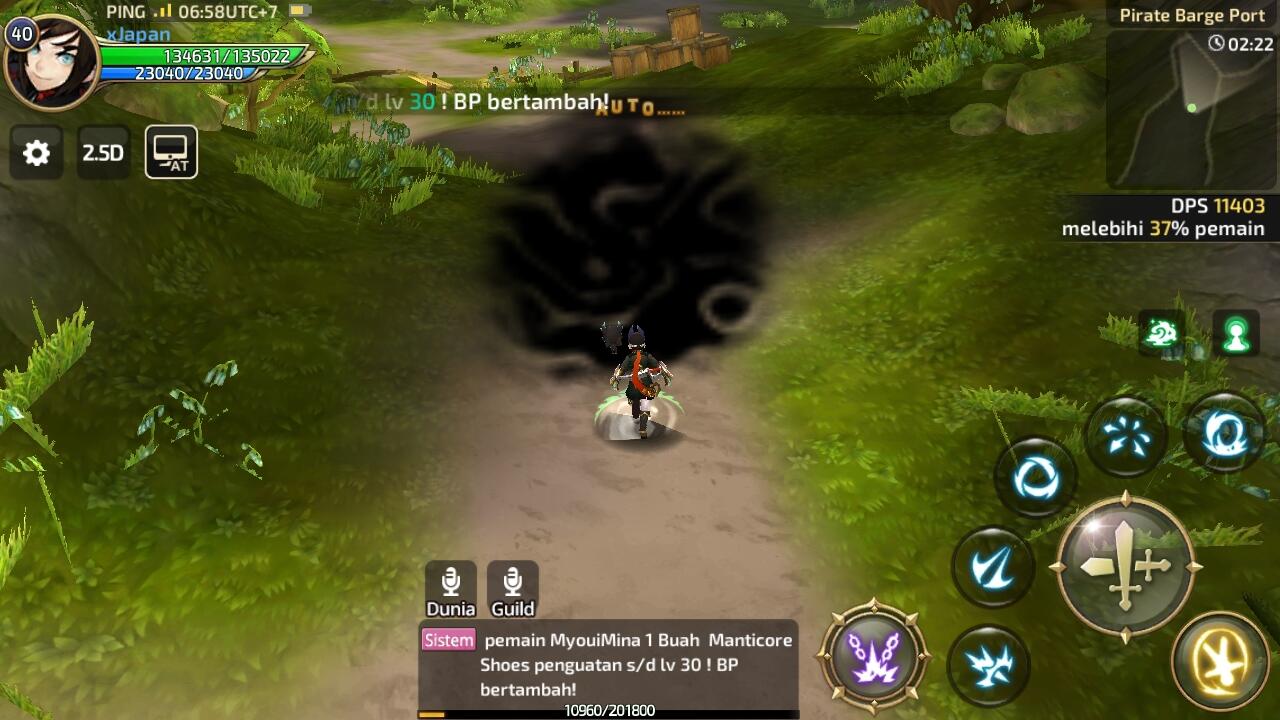This screenshot has width=1280, height=720.
Task: Activate the purple ultimate skill
Action: point(874,655)
